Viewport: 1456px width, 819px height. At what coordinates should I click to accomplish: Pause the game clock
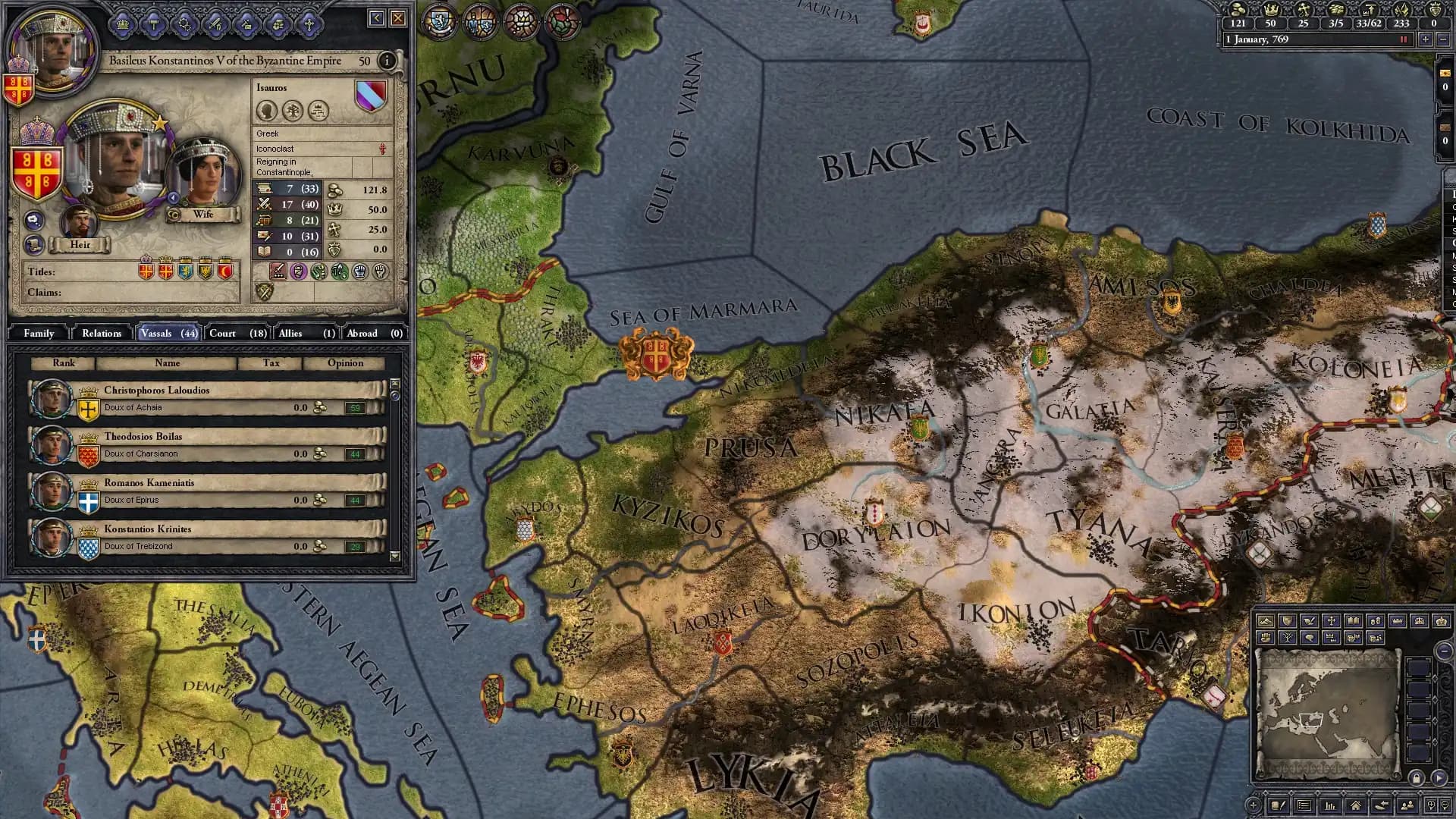1403,39
